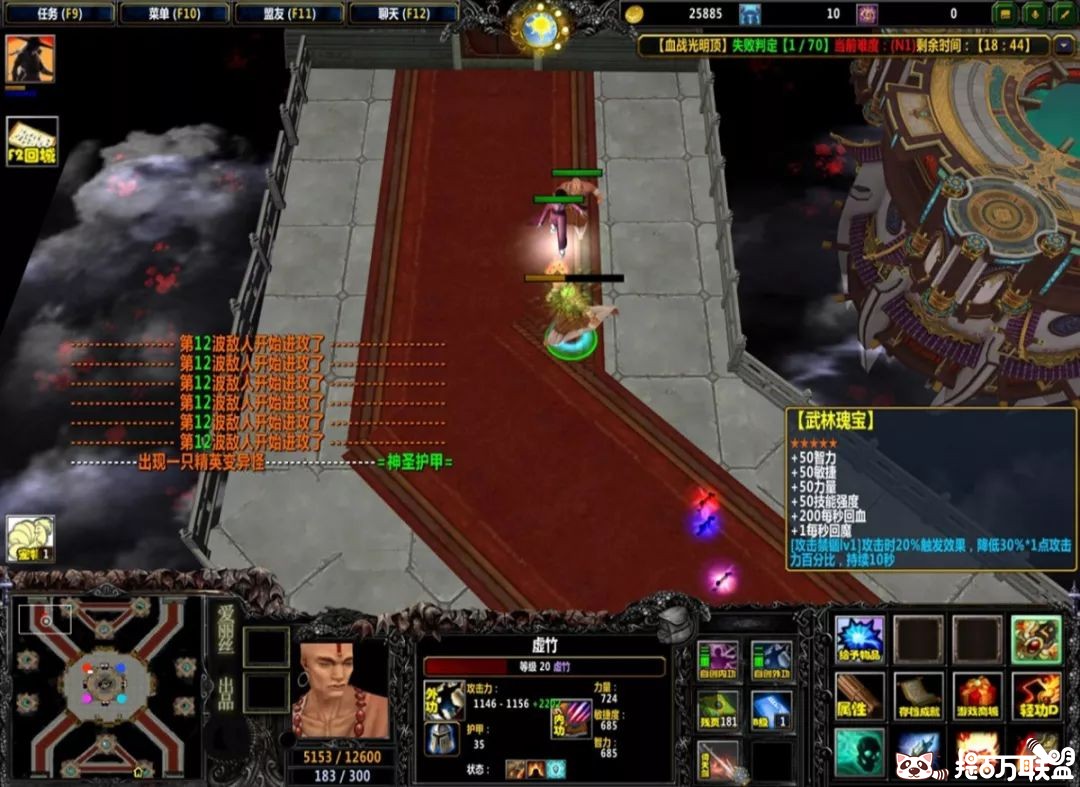Image resolution: width=1080 pixels, height=787 pixels.
Task: Click the 虚竹 monk unit portrait
Action: click(x=340, y=690)
